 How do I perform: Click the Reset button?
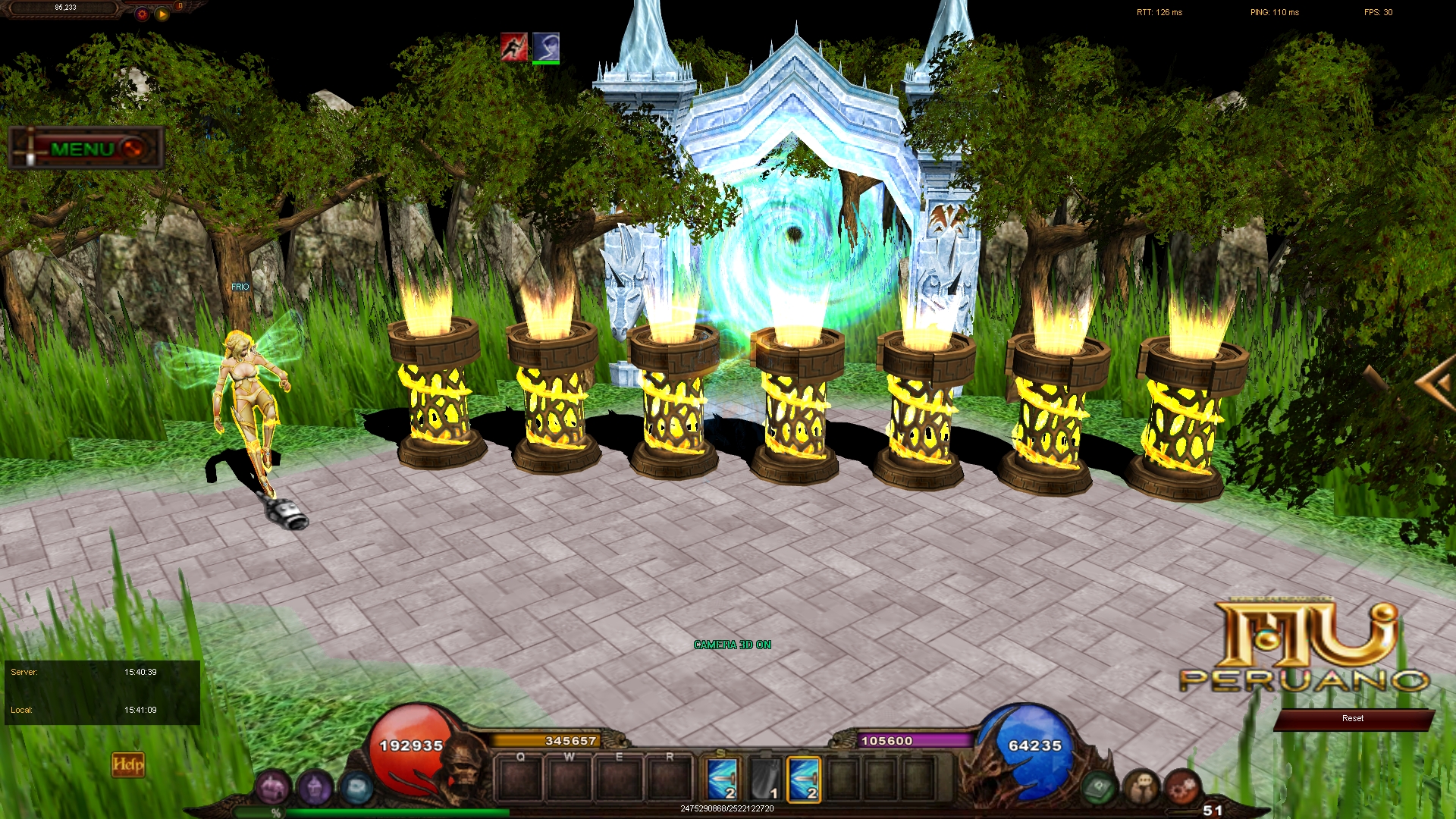1352,719
